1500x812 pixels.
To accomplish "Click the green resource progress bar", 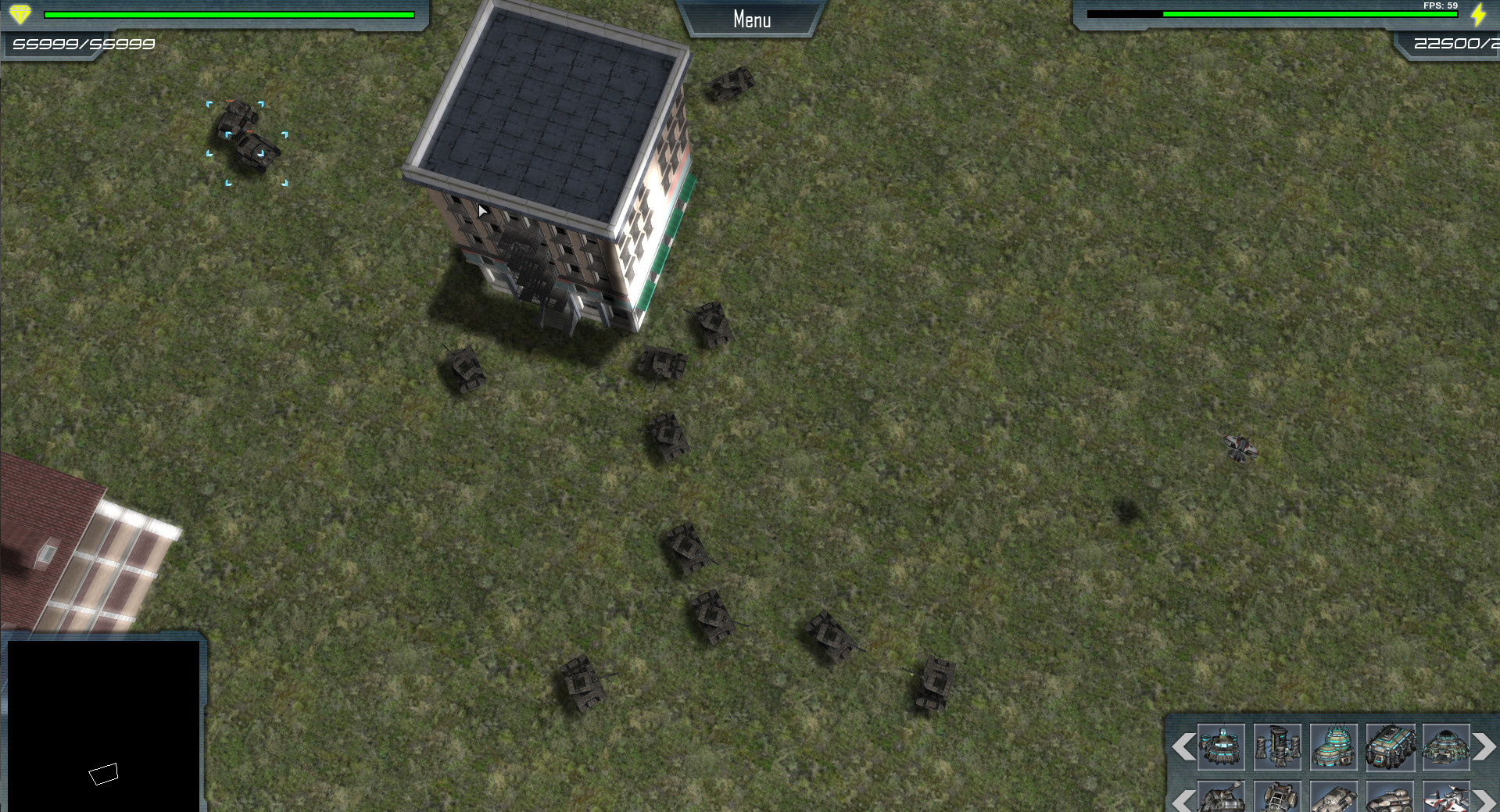I will click(x=231, y=13).
